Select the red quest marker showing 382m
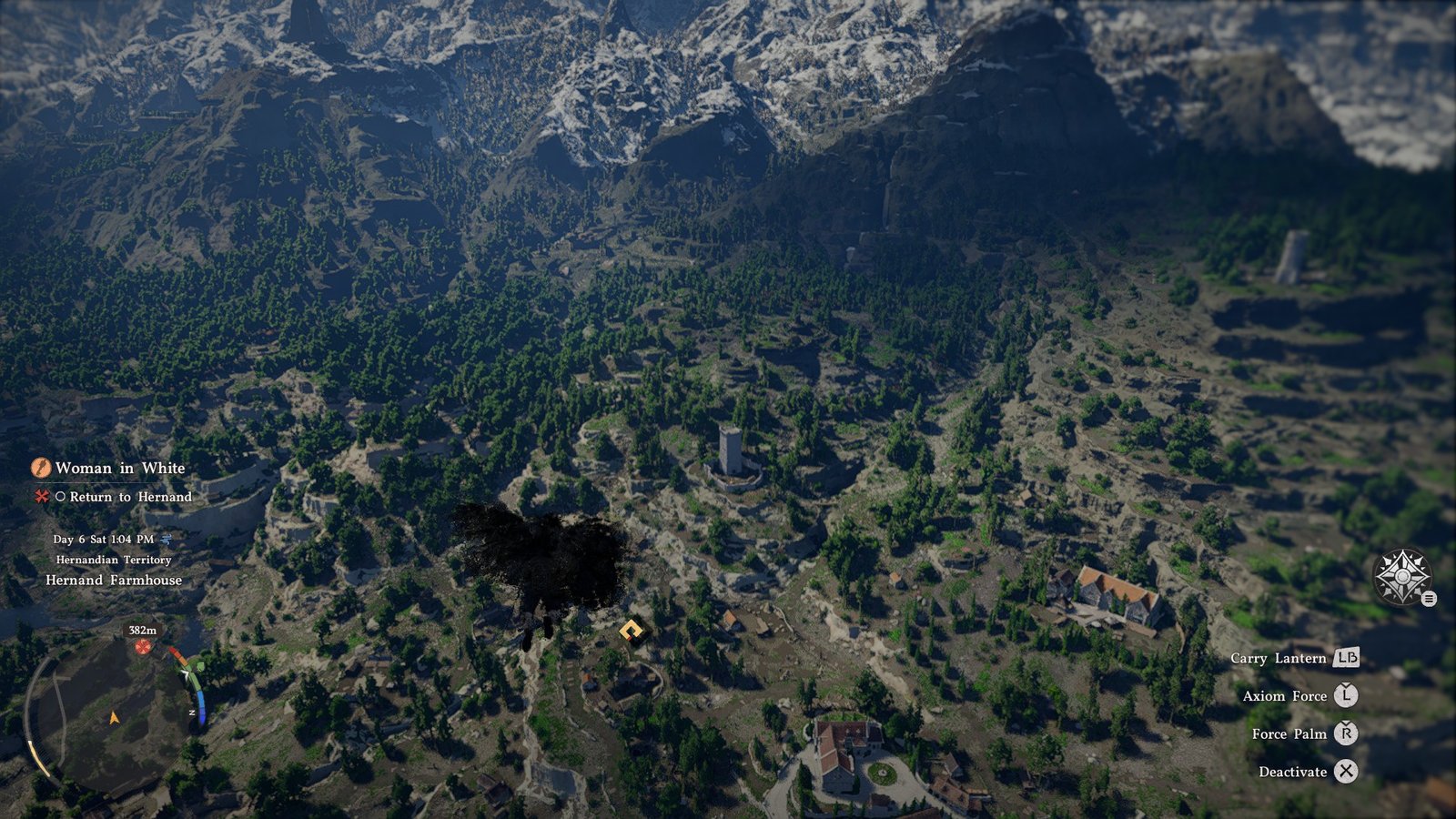 pyautogui.click(x=143, y=646)
